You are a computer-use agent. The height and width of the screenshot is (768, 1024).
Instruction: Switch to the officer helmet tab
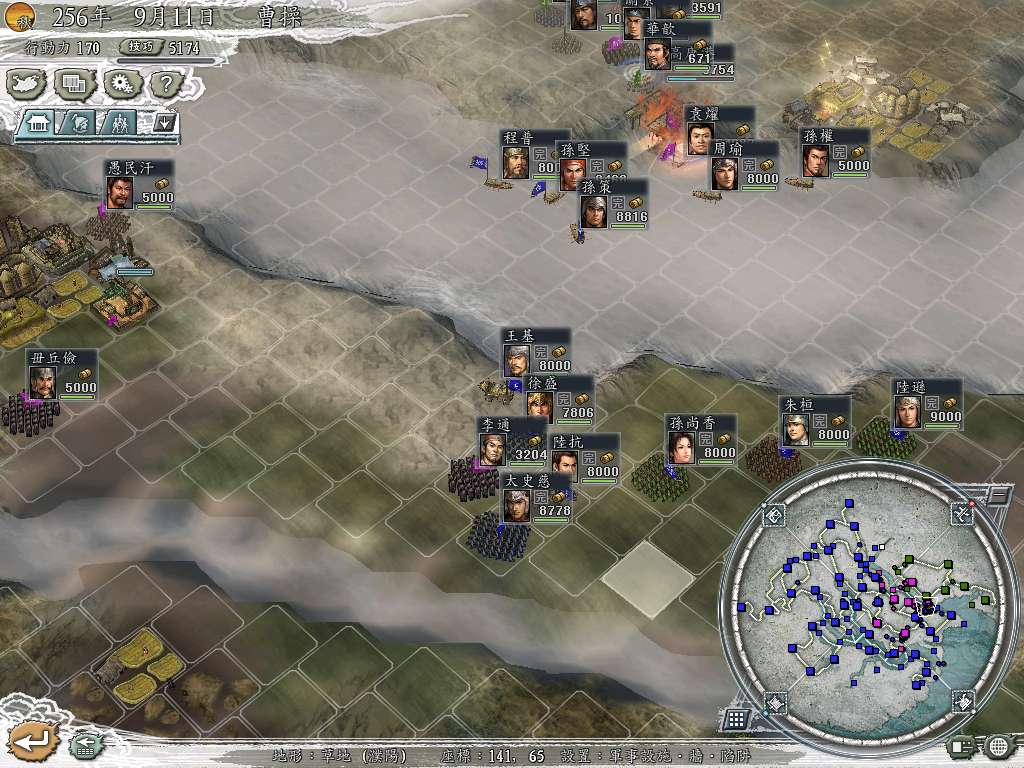[79, 123]
